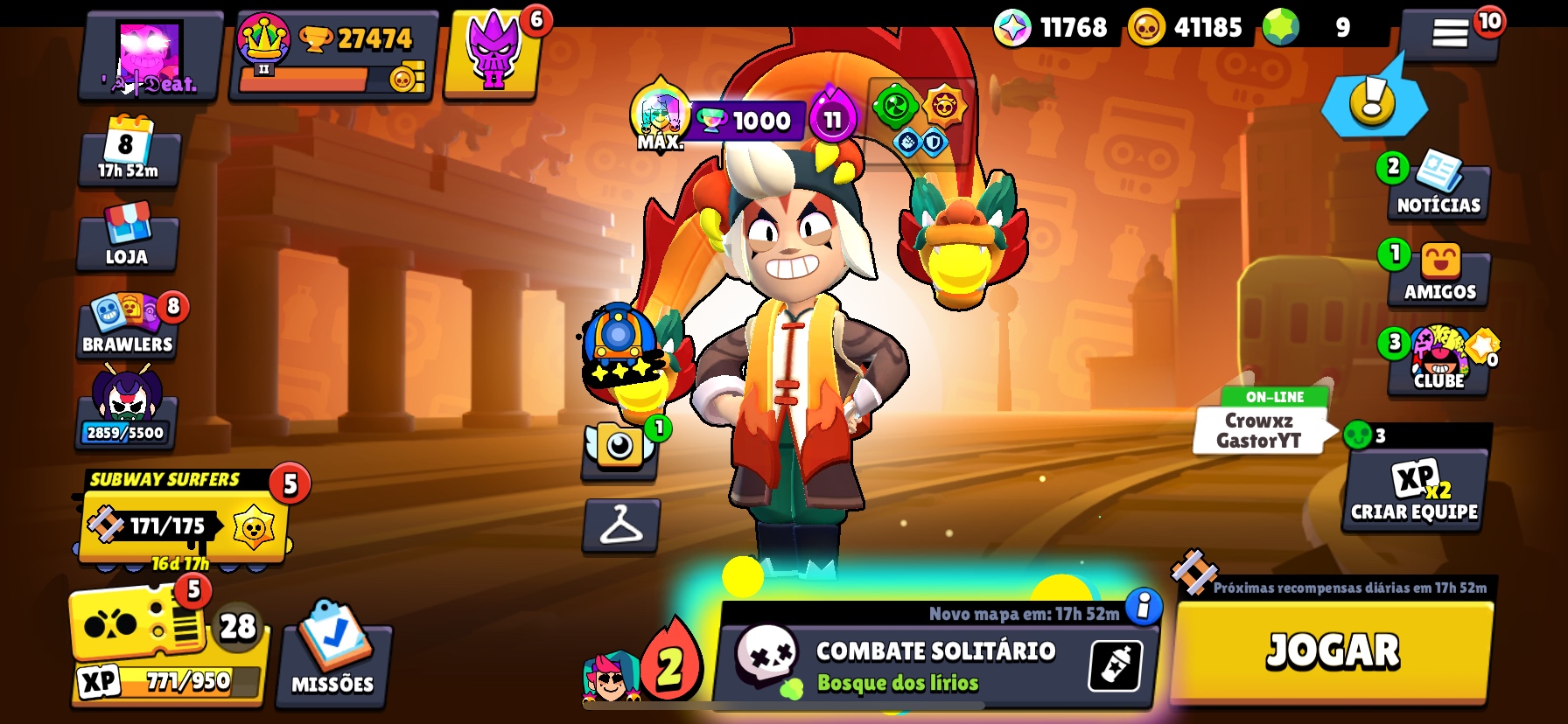This screenshot has height=724, width=1568.
Task: Open the Subway Surfers event panel
Action: pos(184,521)
